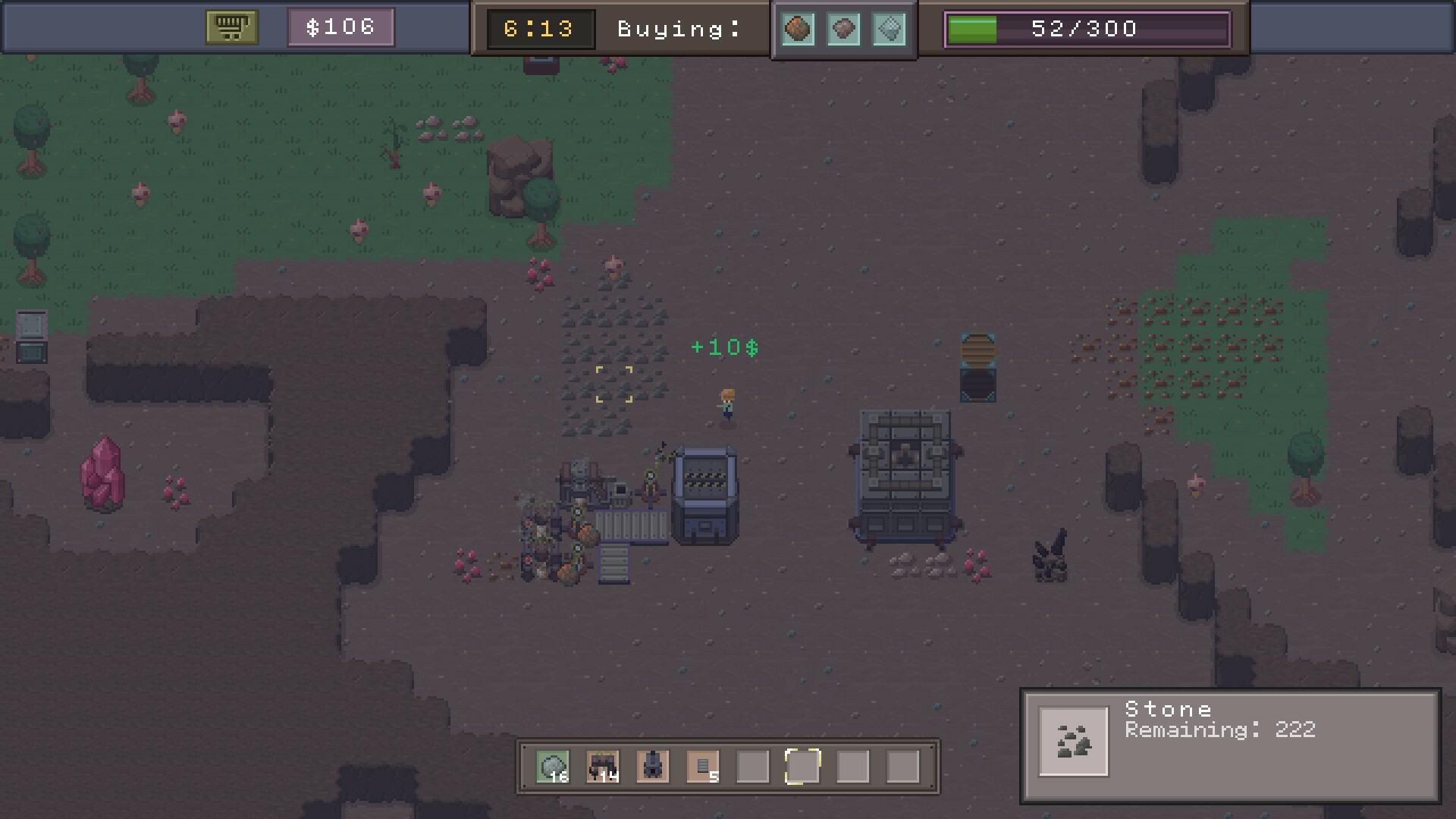The image size is (1456, 819).
Task: Select the drill machine in third hotbar slot
Action: tap(652, 766)
